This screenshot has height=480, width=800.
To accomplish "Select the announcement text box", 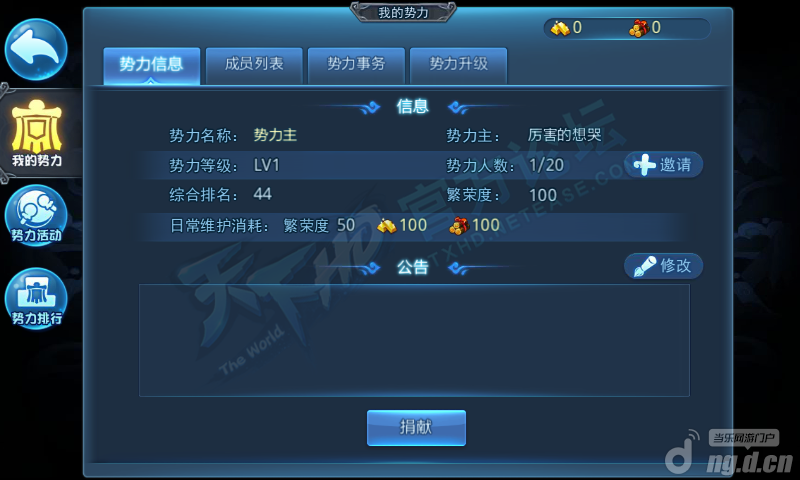I will tap(414, 340).
